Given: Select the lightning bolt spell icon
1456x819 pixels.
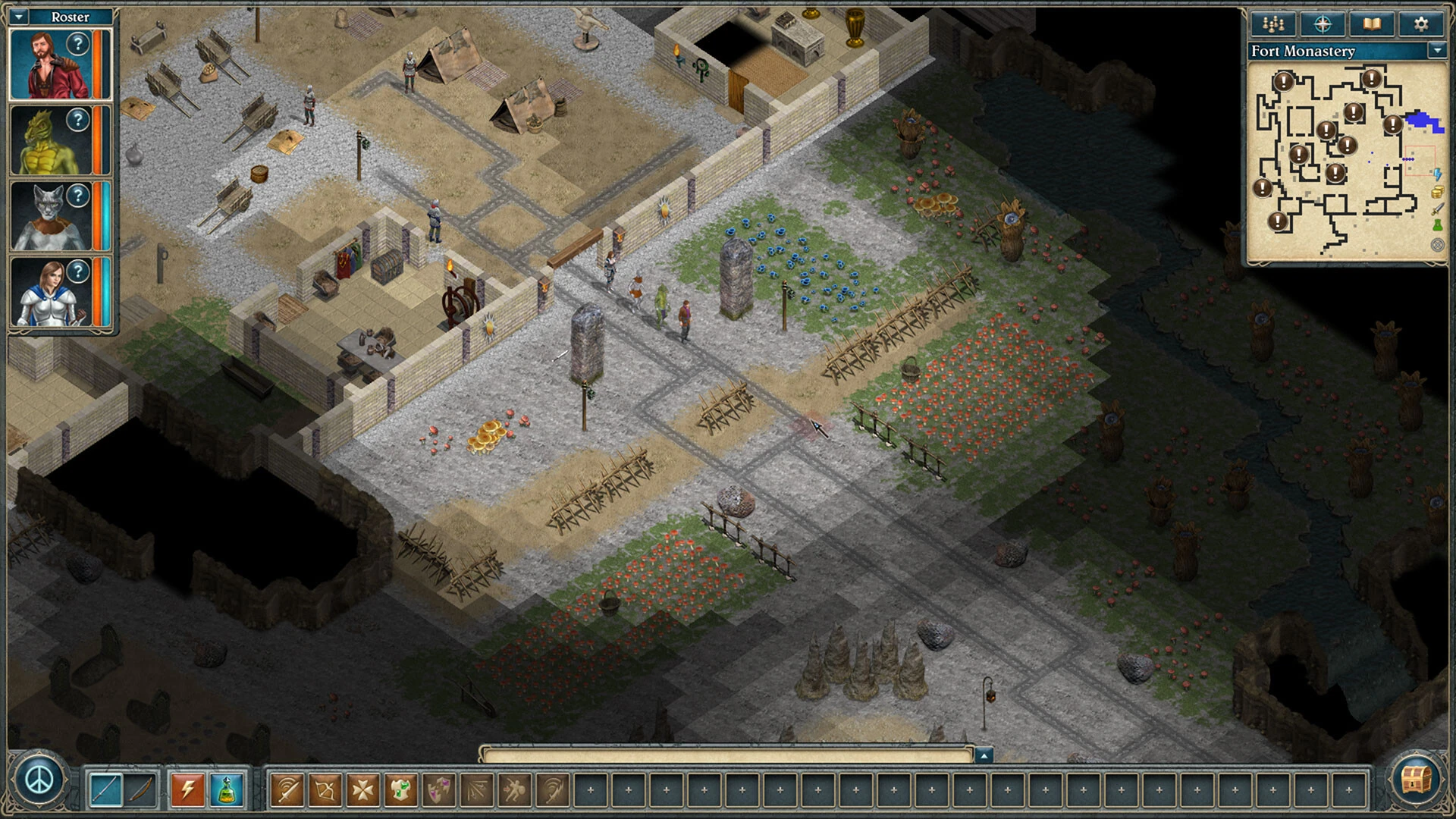Looking at the screenshot, I should tap(187, 789).
